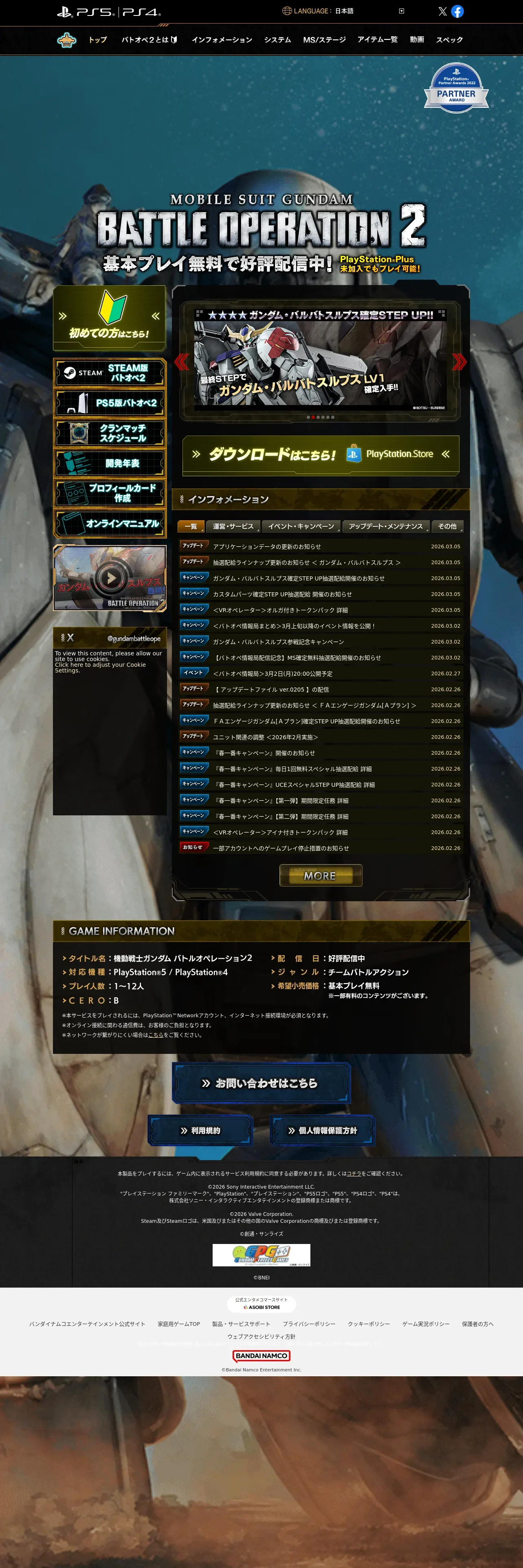
Task: Open the オンラインマニュアル button
Action: [110, 523]
